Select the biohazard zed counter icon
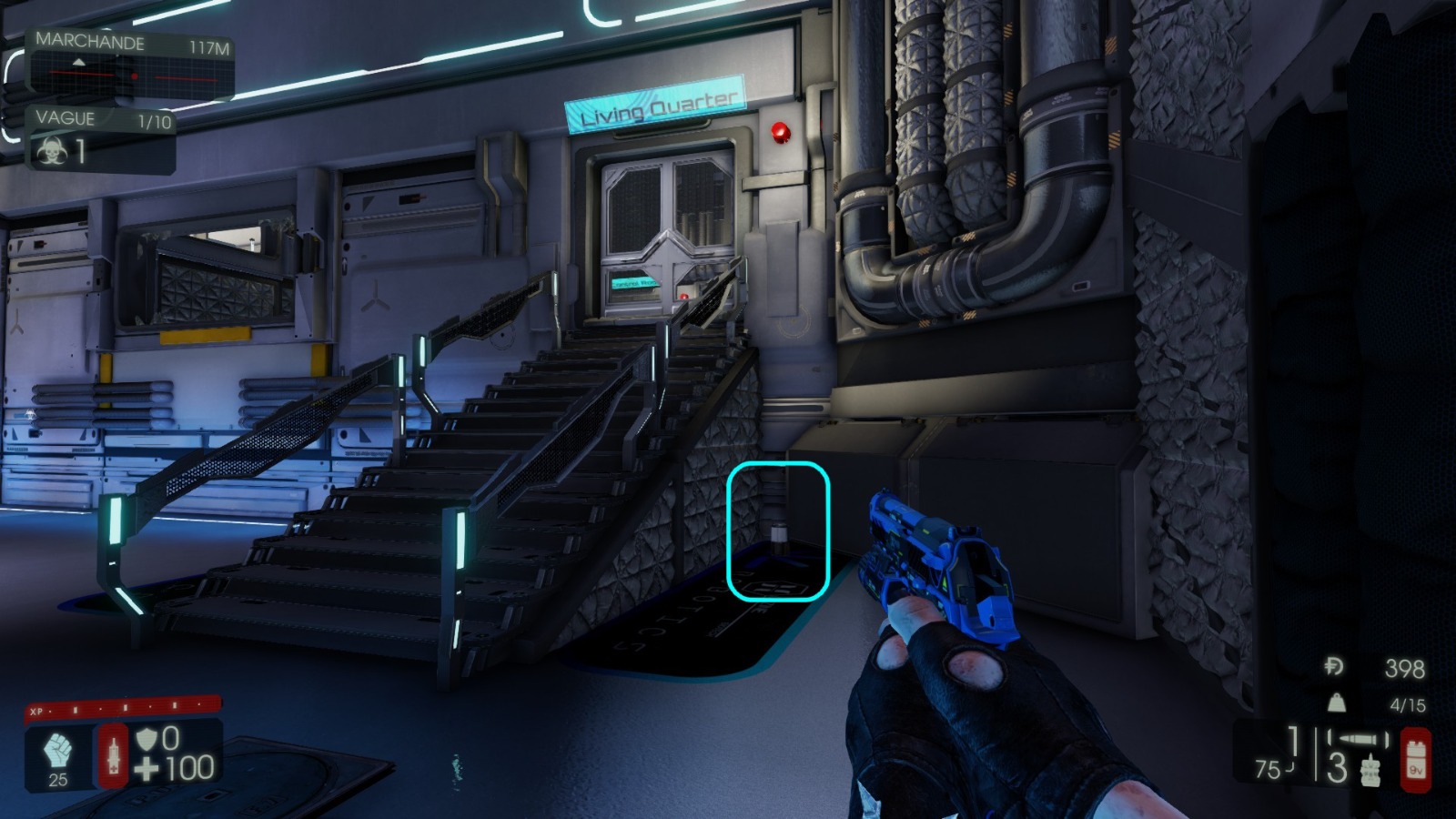This screenshot has height=819, width=1456. coord(50,152)
